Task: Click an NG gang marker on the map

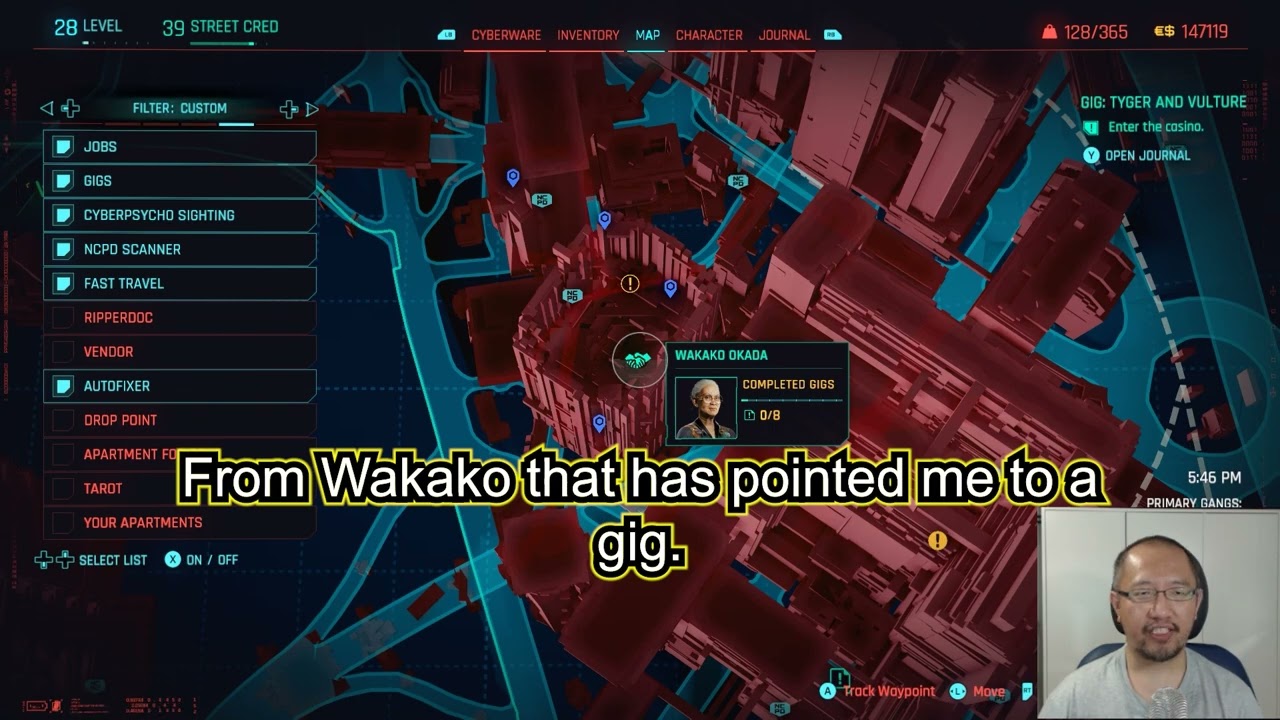Action: point(572,294)
